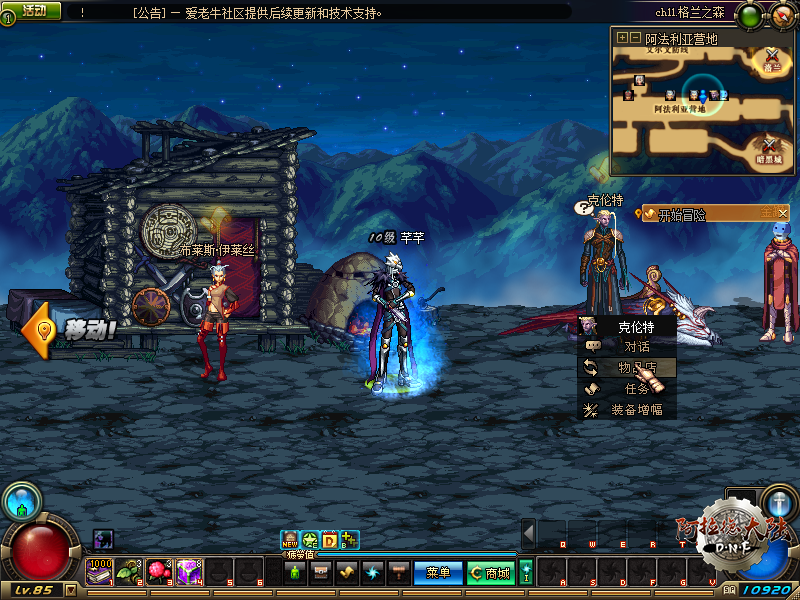The image size is (800, 600).
Task: Collapse the skill bar with left arrow
Action: [x=528, y=534]
